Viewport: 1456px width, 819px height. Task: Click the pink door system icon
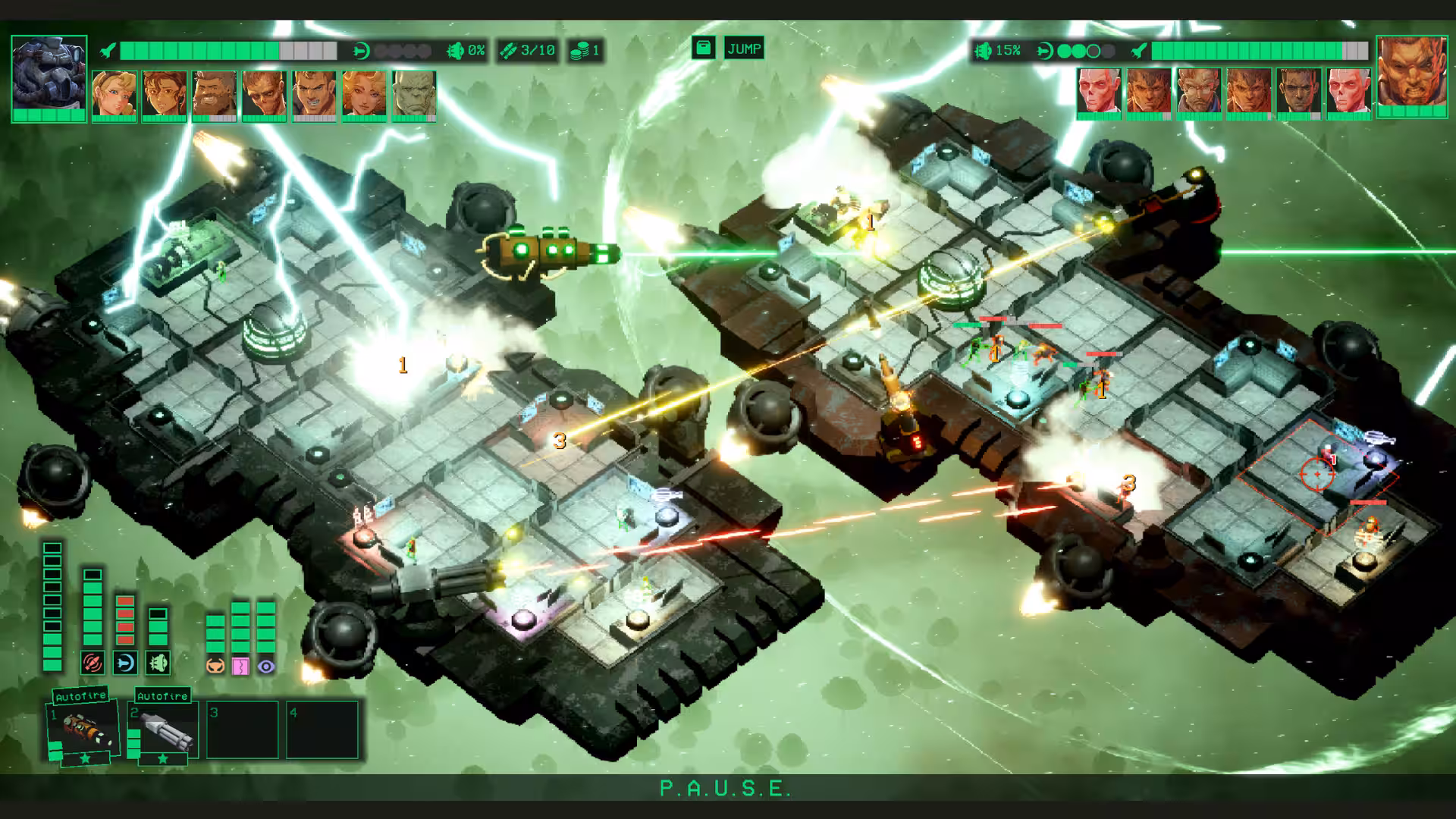[x=240, y=666]
